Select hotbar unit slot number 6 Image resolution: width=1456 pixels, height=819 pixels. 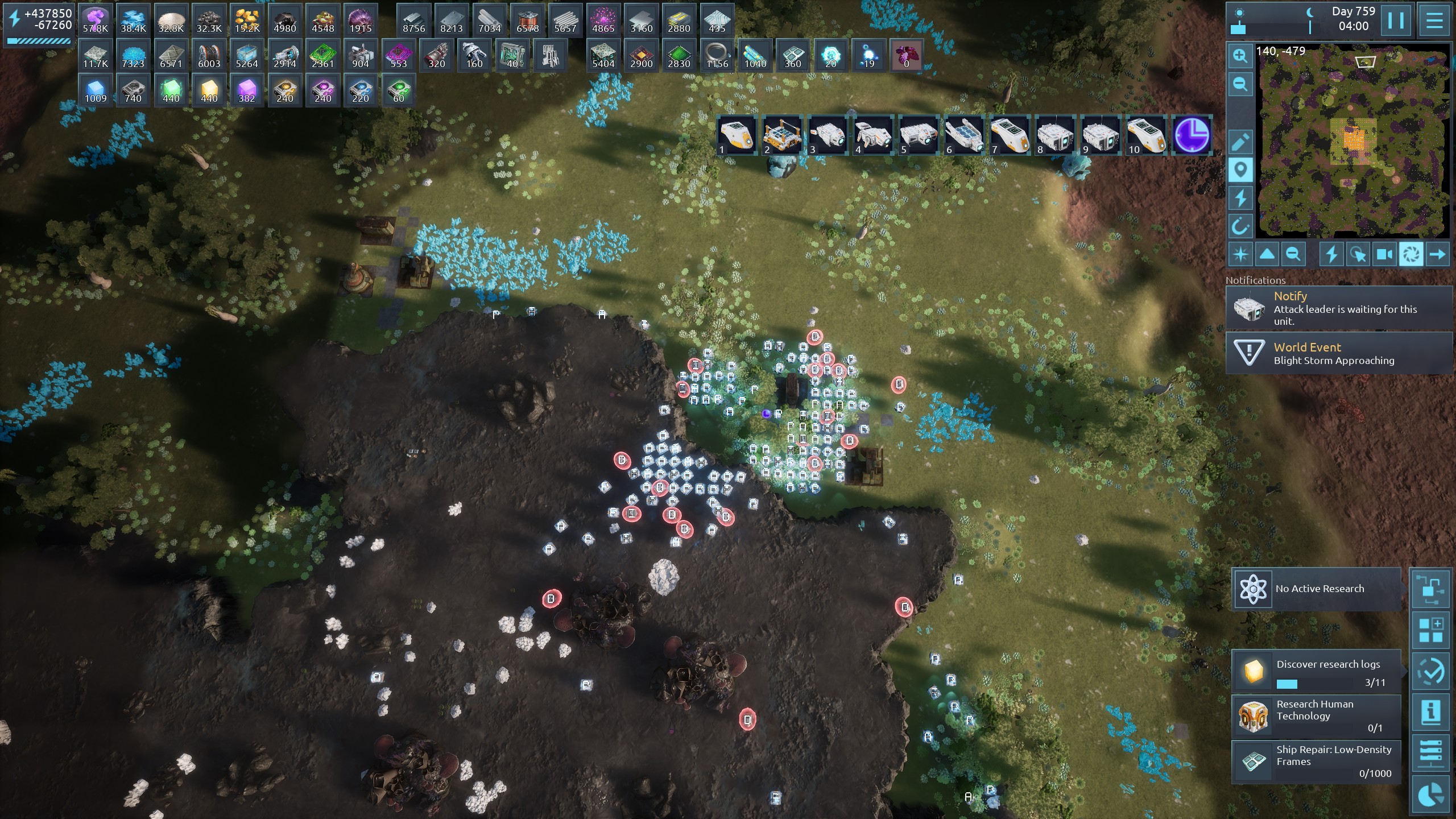click(x=964, y=135)
